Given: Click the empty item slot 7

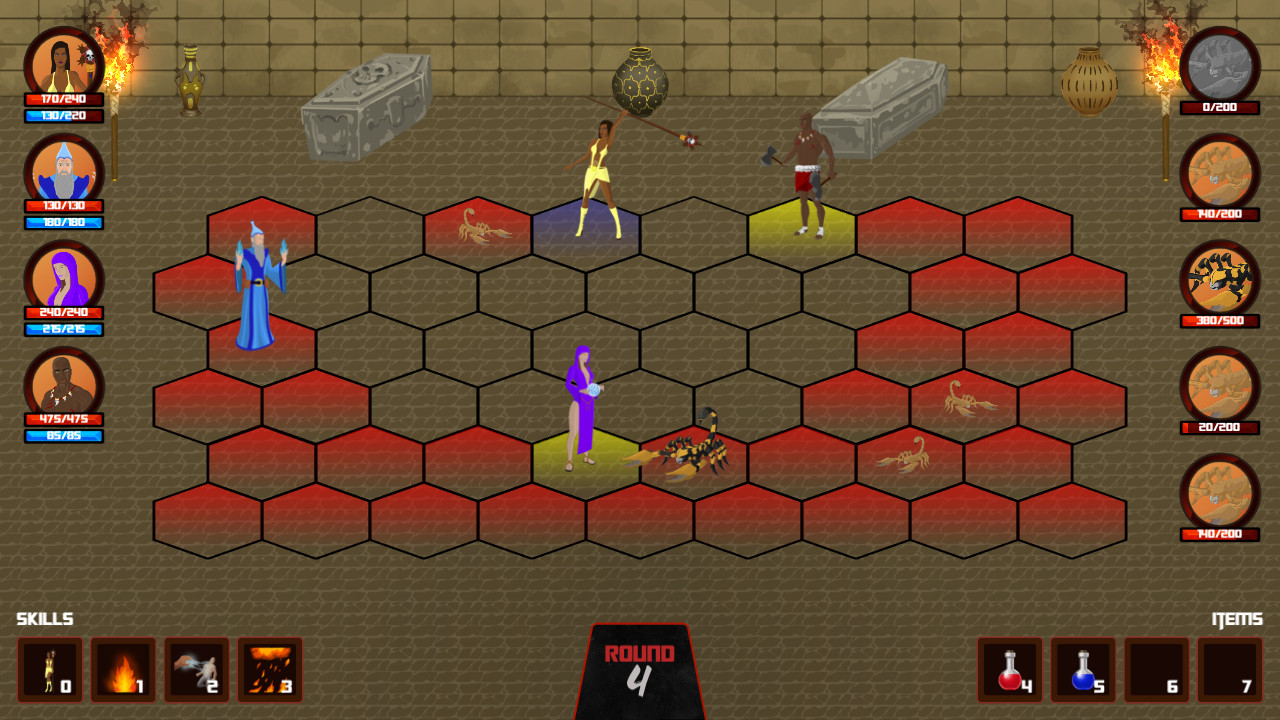Looking at the screenshot, I should click(1228, 670).
